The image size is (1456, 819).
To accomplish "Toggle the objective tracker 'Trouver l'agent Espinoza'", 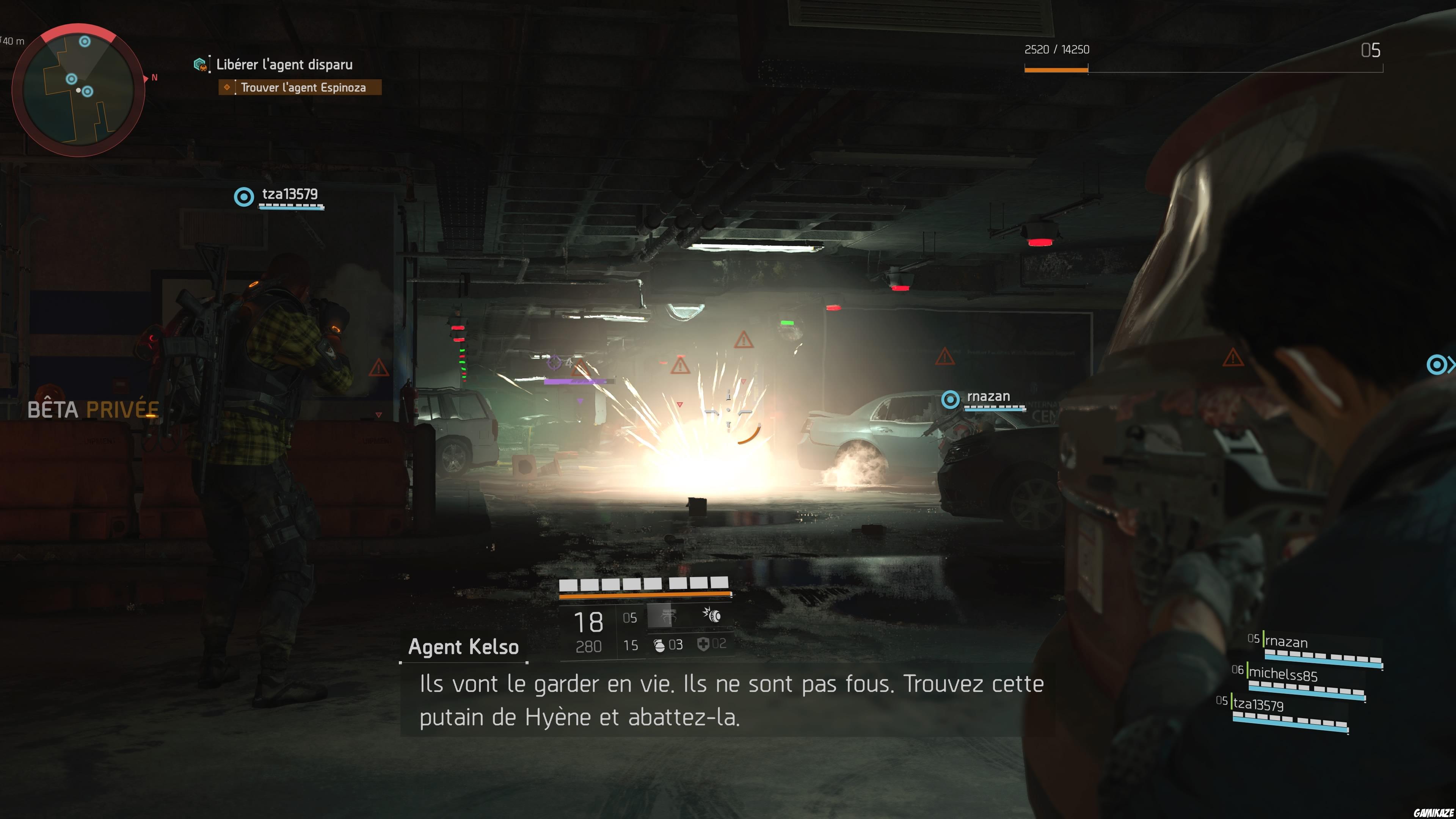I will (300, 88).
